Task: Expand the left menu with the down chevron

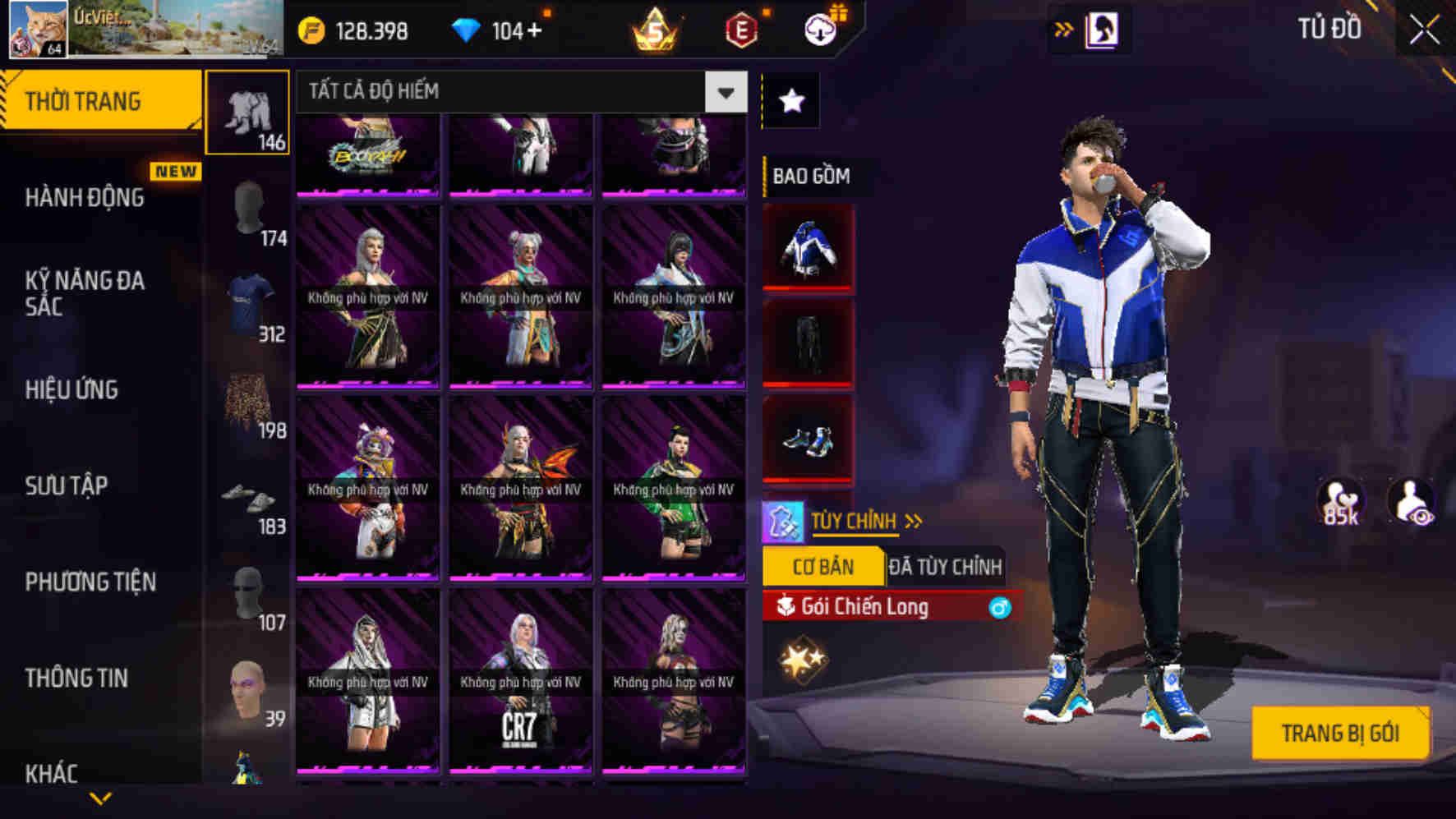Action: point(100,795)
